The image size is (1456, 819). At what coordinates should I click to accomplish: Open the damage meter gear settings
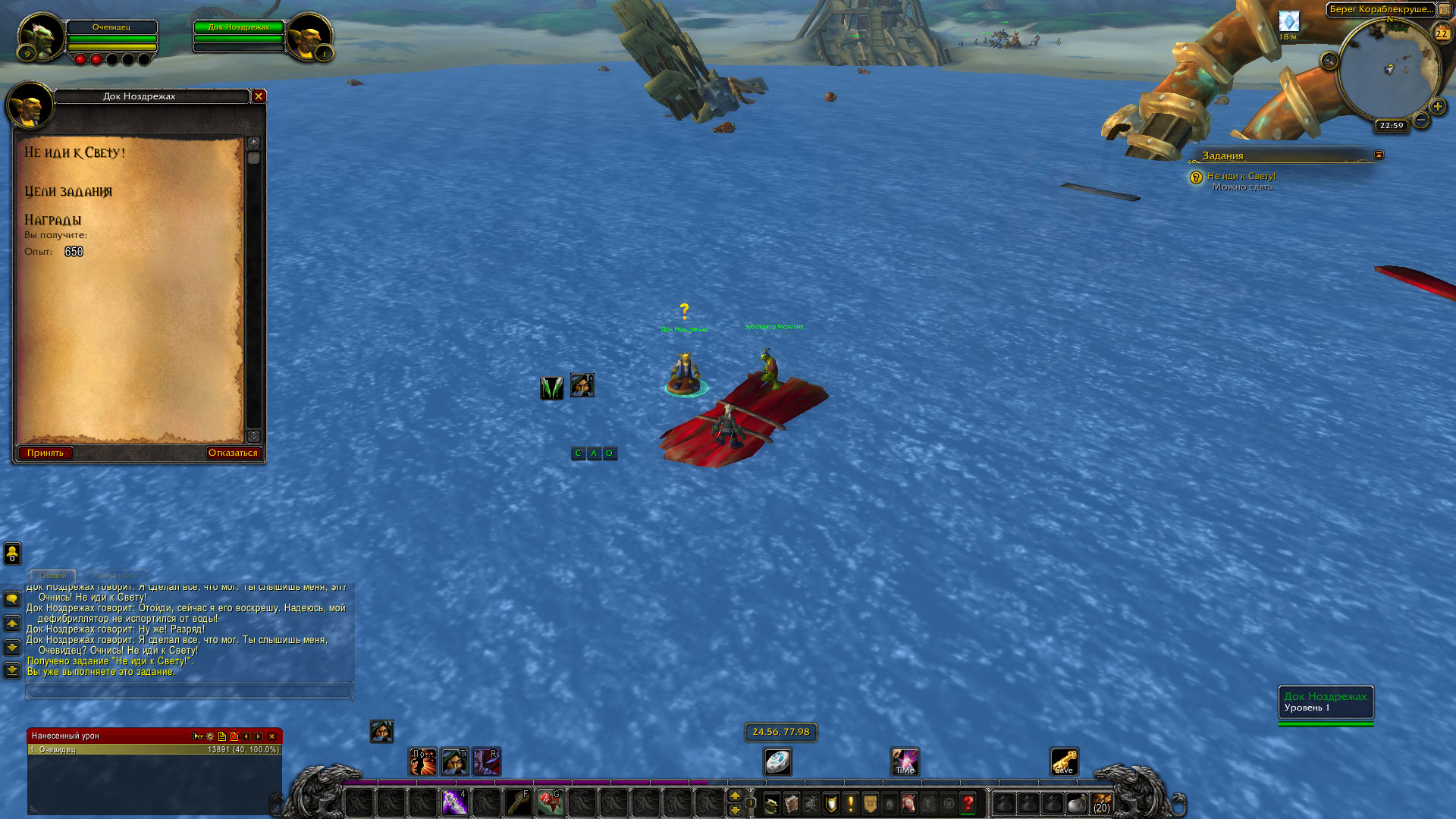pyautogui.click(x=210, y=736)
